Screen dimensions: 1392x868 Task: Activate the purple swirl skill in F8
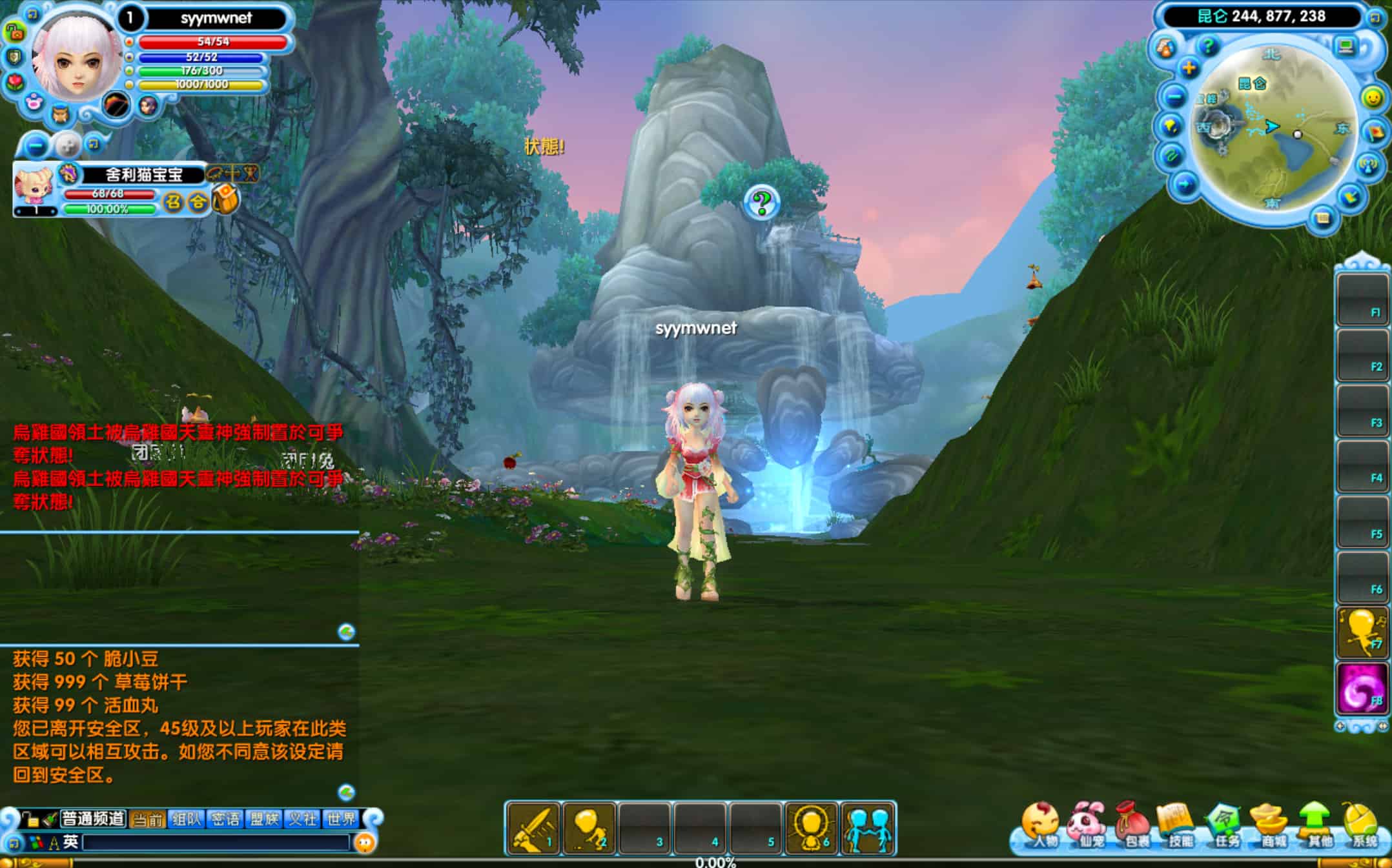(x=1362, y=689)
